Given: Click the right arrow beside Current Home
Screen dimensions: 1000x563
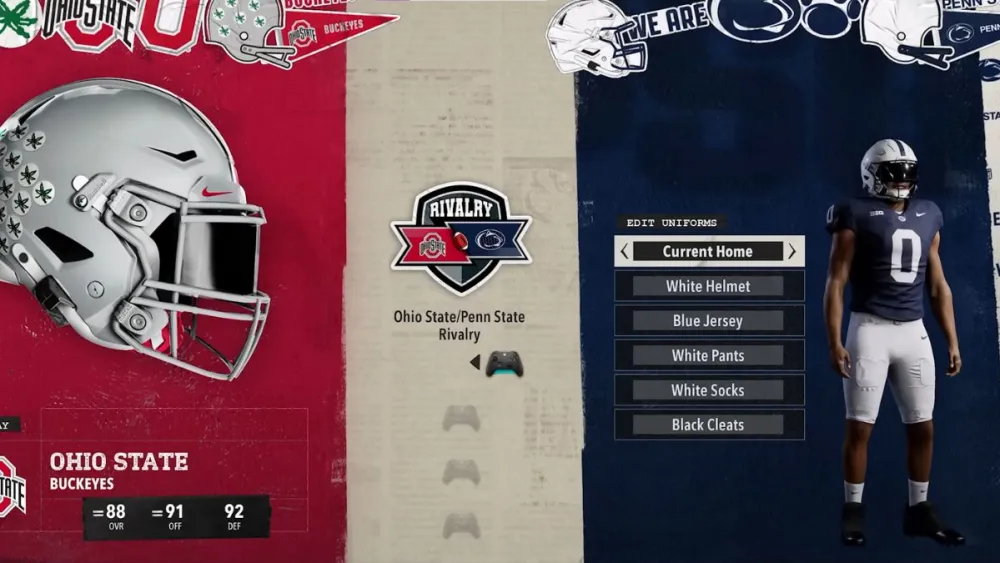Looking at the screenshot, I should click(791, 252).
